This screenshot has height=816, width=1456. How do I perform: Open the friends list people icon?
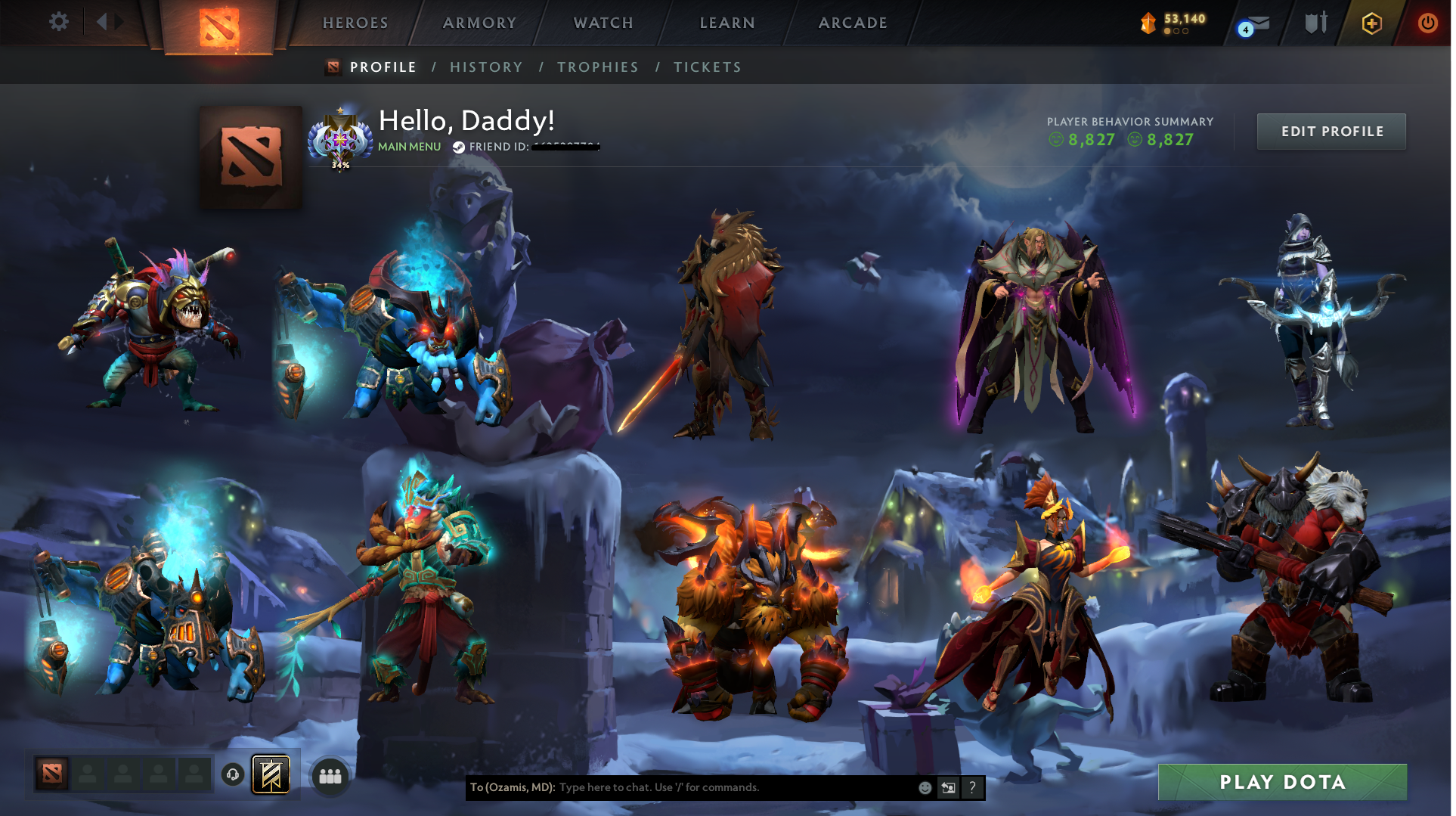[x=329, y=774]
